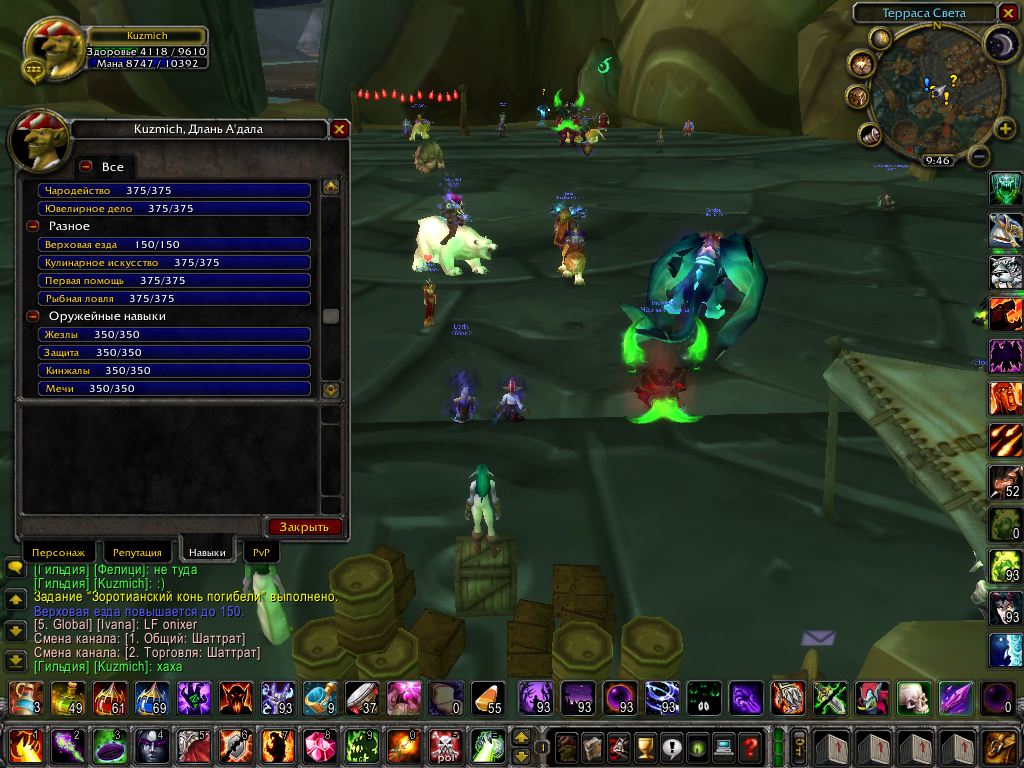The height and width of the screenshot is (768, 1024).
Task: Zoom out on the minimap
Action: click(x=980, y=157)
